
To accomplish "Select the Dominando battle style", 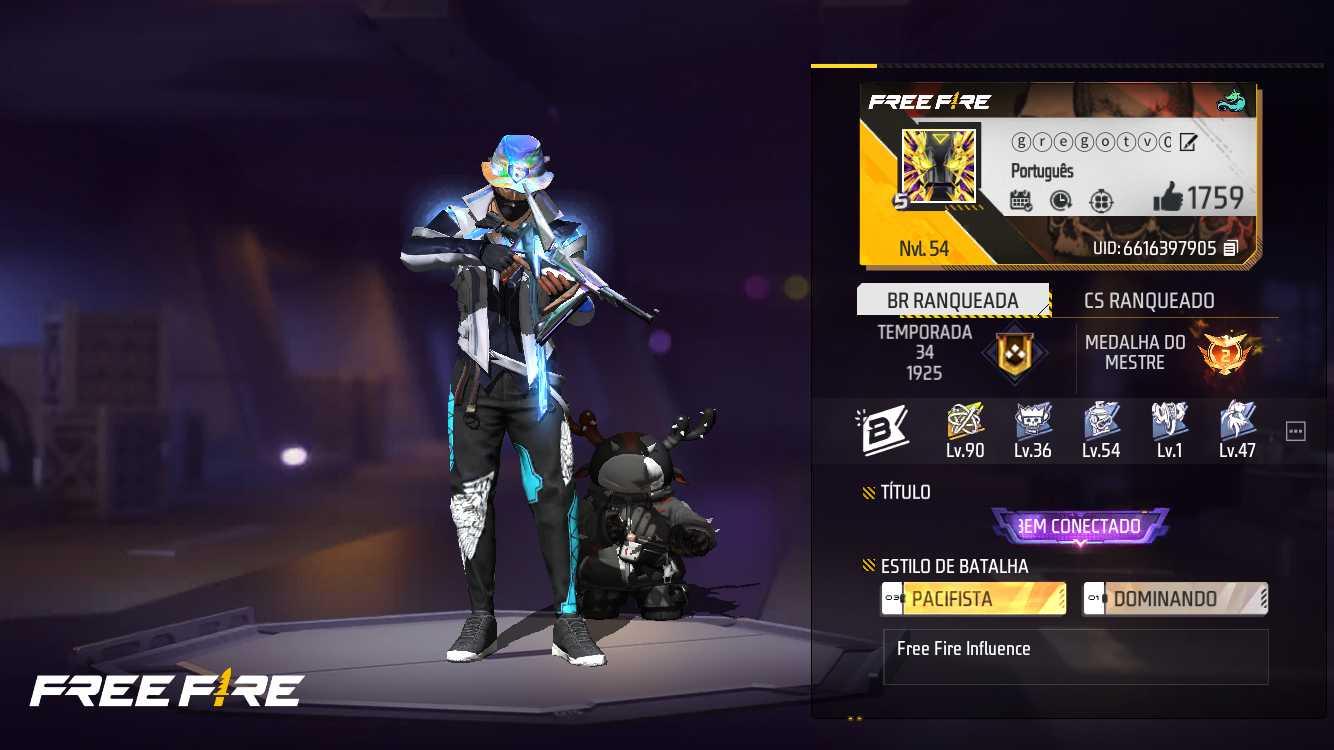I will coord(1174,599).
